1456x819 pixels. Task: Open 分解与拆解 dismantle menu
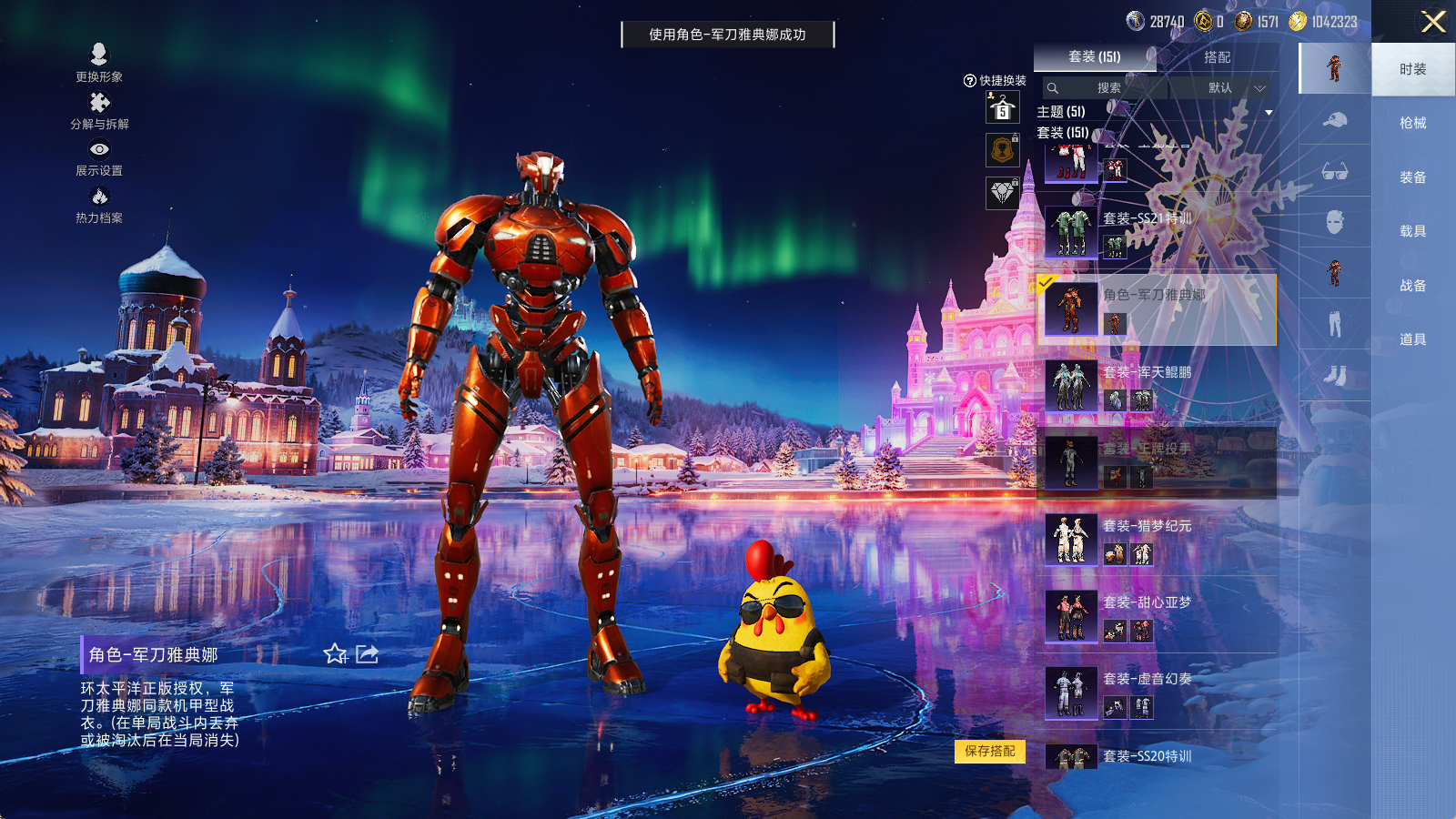pyautogui.click(x=99, y=111)
